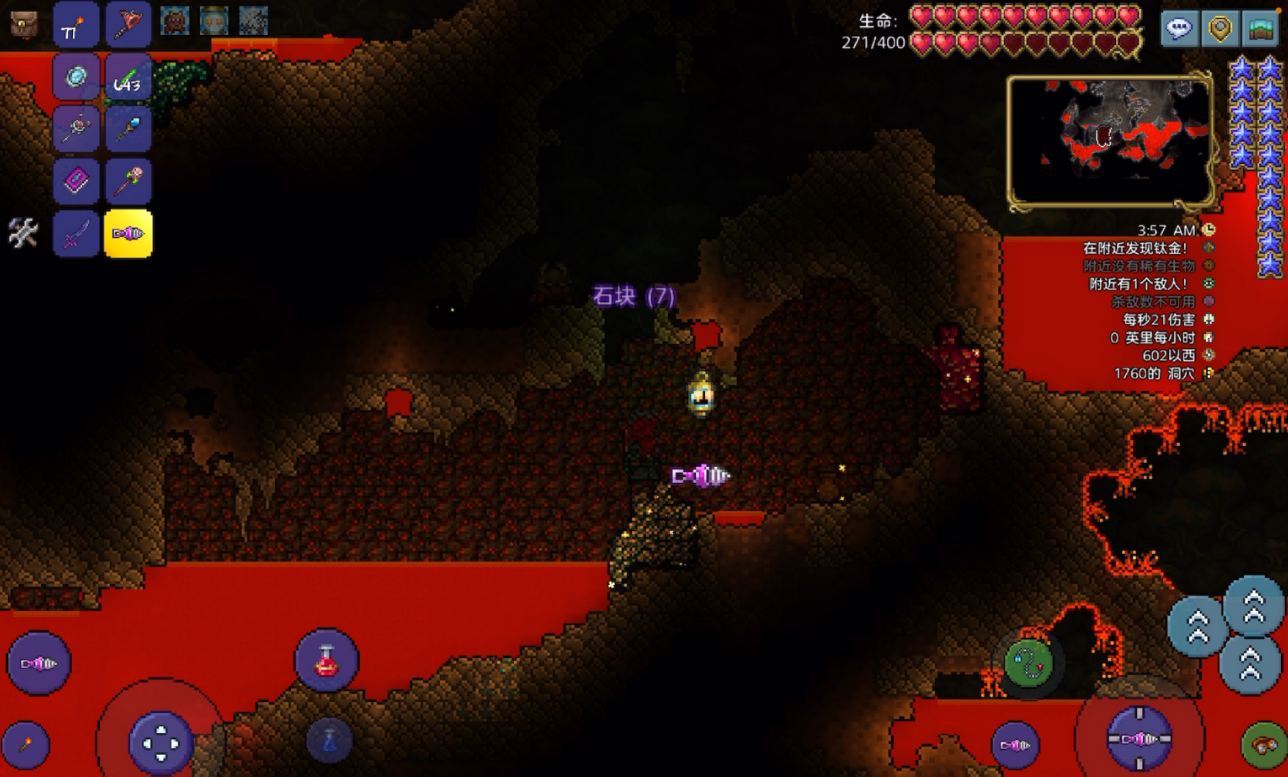This screenshot has height=777, width=1288.
Task: Open the chat speech bubble
Action: (x=1180, y=28)
